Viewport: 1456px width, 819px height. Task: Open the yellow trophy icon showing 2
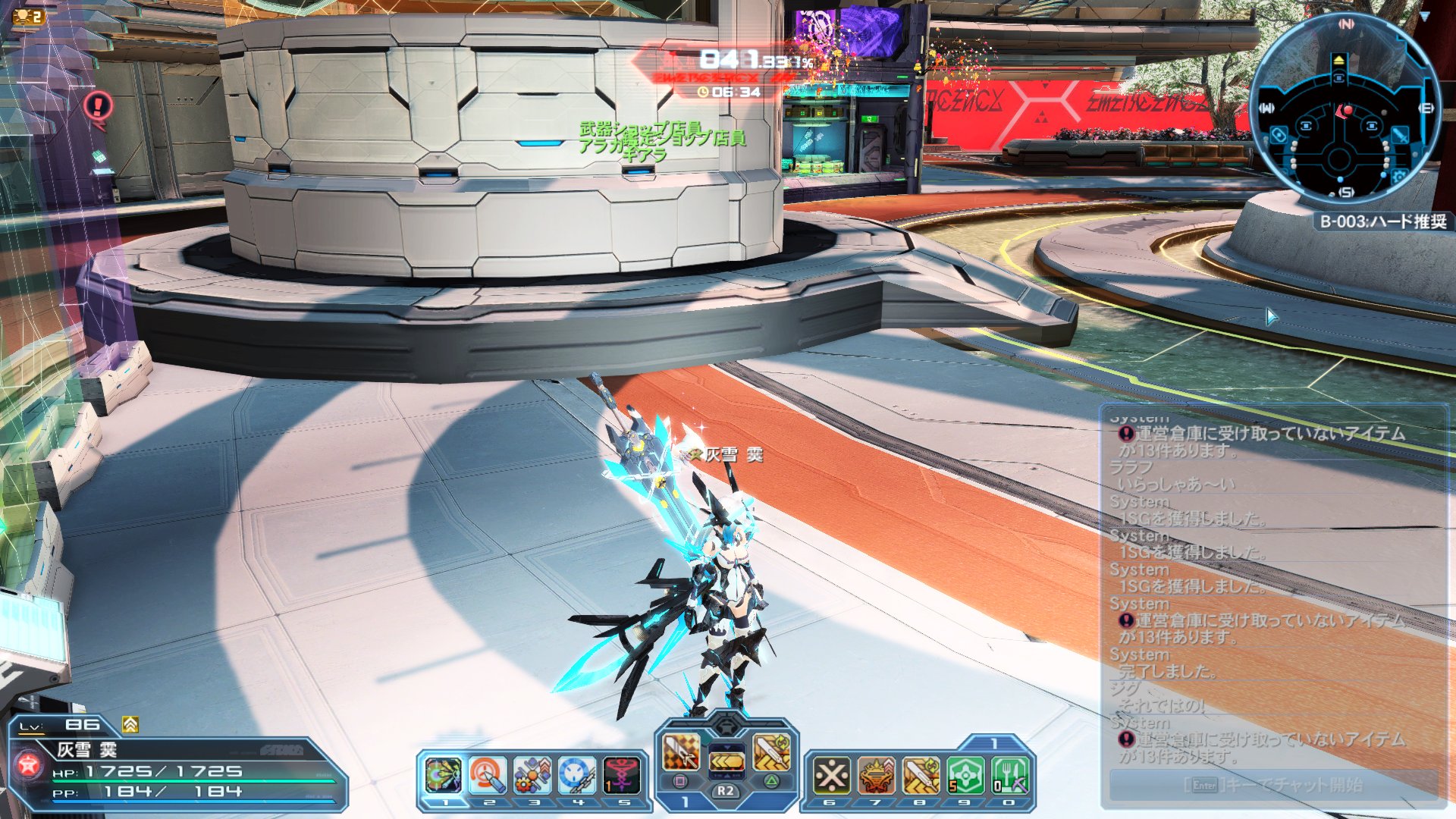pos(28,16)
